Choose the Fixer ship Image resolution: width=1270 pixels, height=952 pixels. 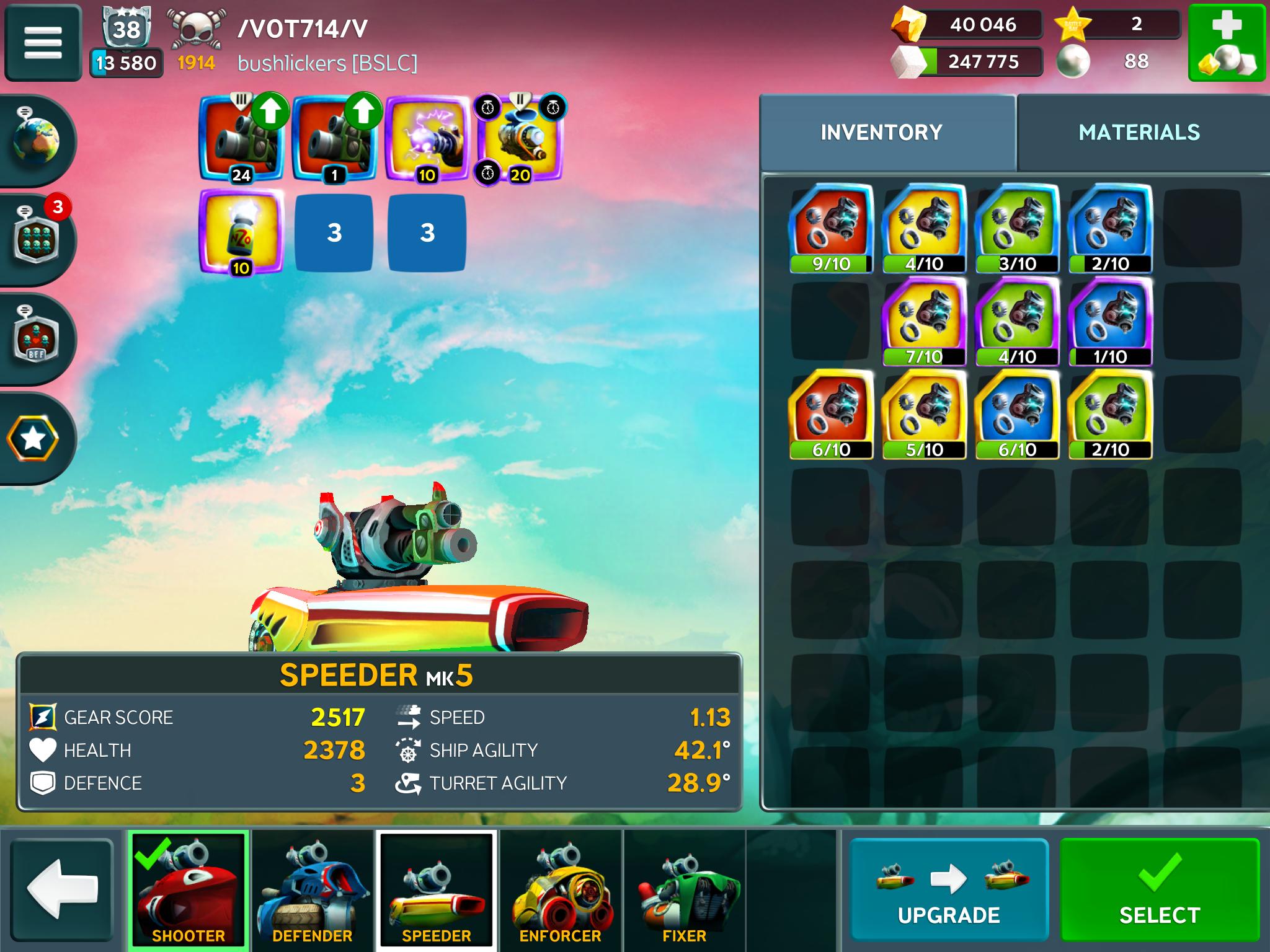pyautogui.click(x=685, y=889)
